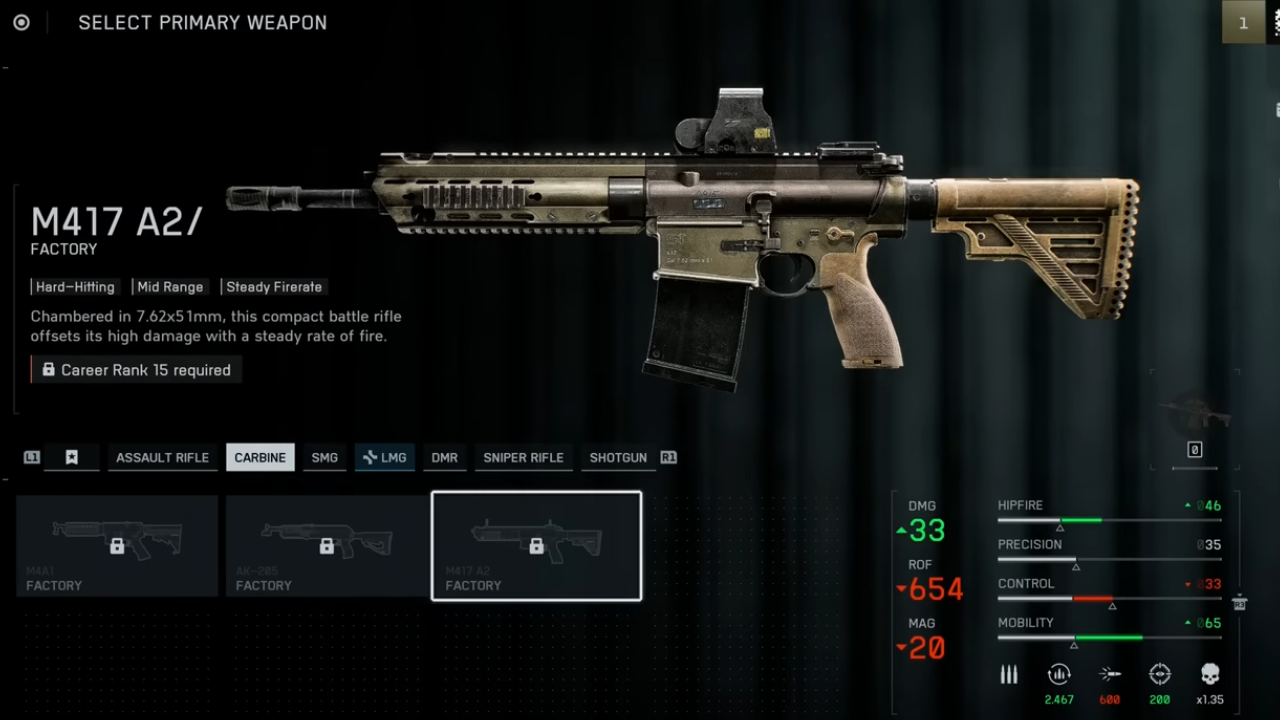
Task: Click the small weapon preview thumbnail
Action: pos(1194,412)
